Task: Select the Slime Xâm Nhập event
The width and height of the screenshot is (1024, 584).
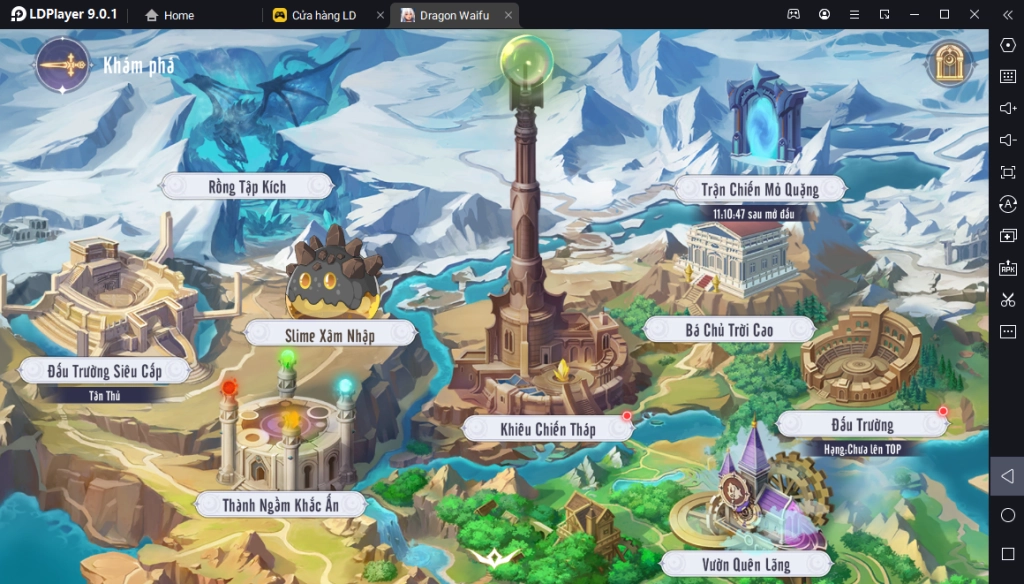Action: pyautogui.click(x=332, y=335)
